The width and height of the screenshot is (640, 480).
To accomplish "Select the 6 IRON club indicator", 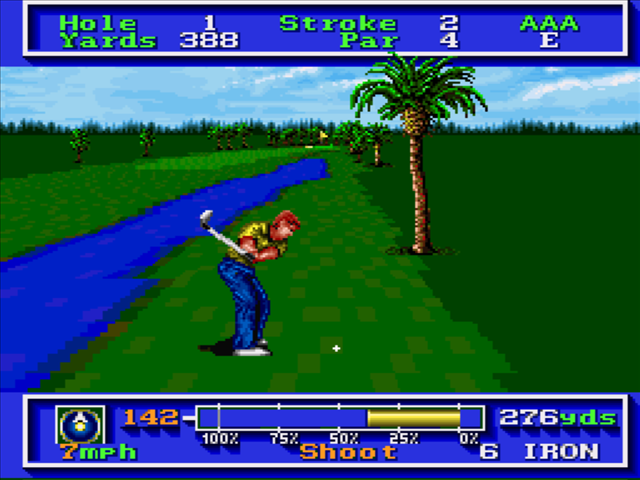I will tap(540, 451).
